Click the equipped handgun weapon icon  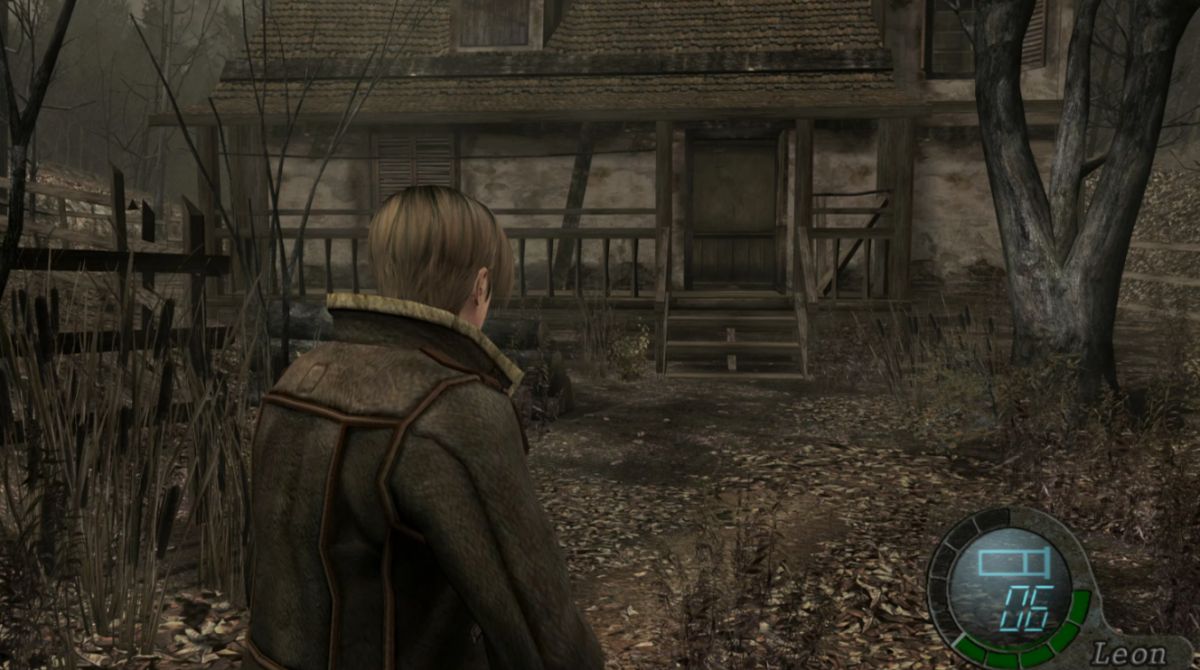pos(1012,562)
